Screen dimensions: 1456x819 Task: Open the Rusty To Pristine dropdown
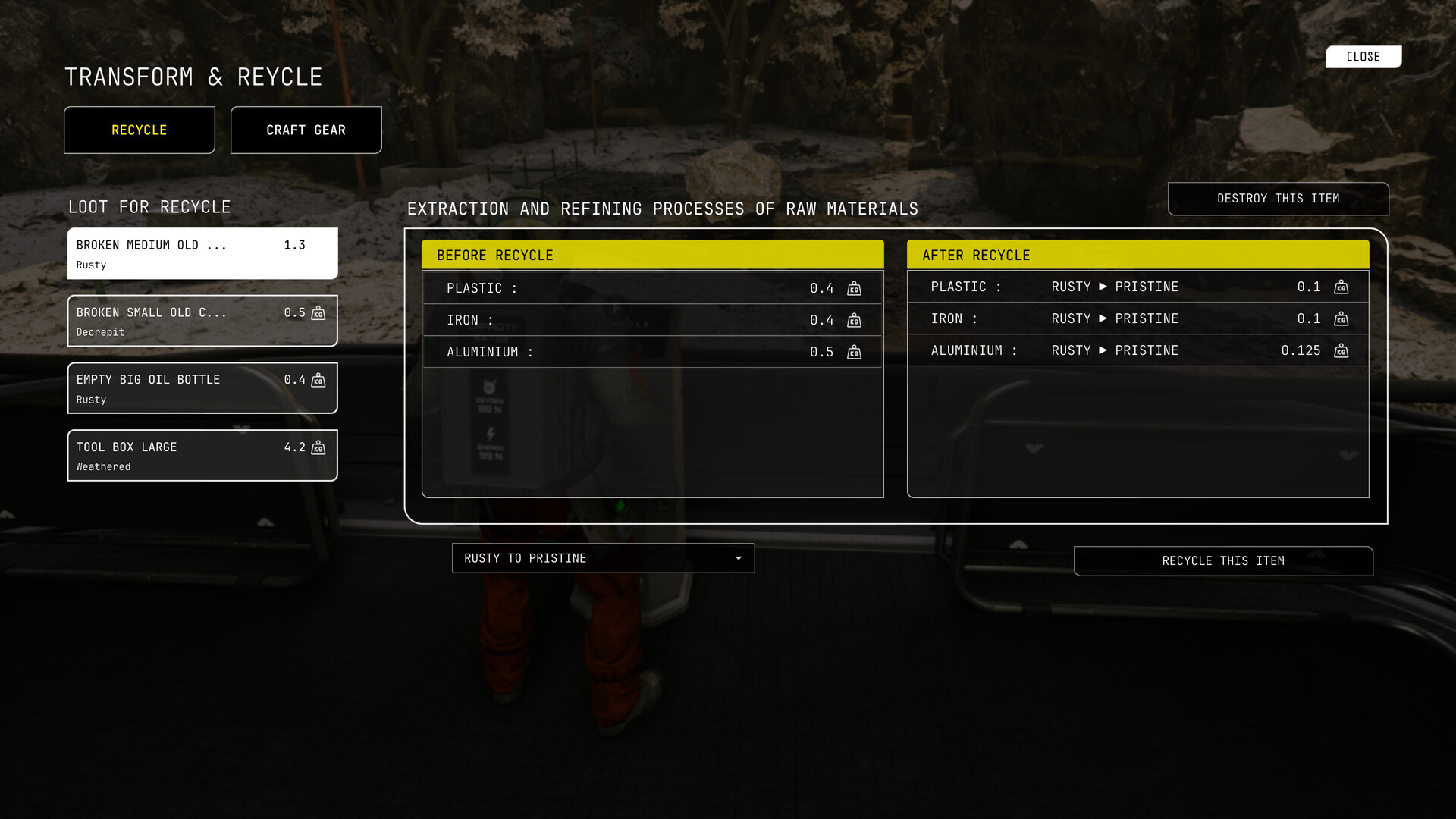603,558
